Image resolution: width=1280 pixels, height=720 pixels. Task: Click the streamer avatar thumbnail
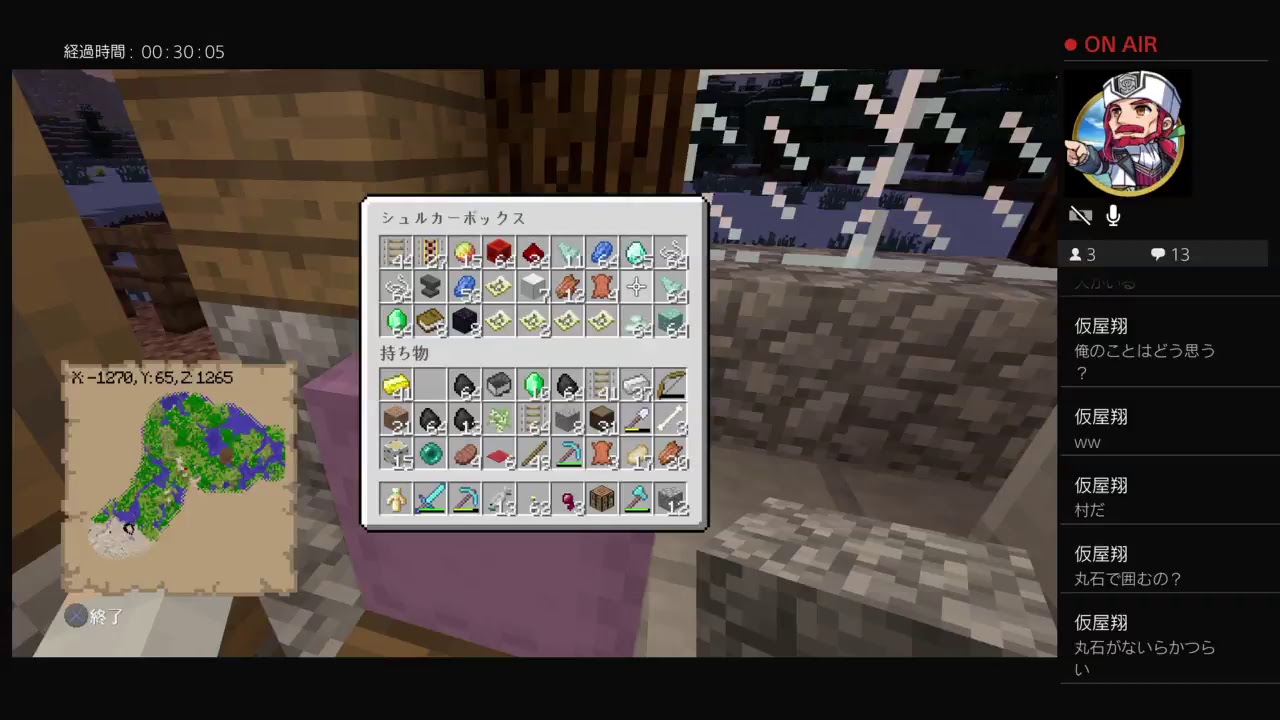[1127, 135]
